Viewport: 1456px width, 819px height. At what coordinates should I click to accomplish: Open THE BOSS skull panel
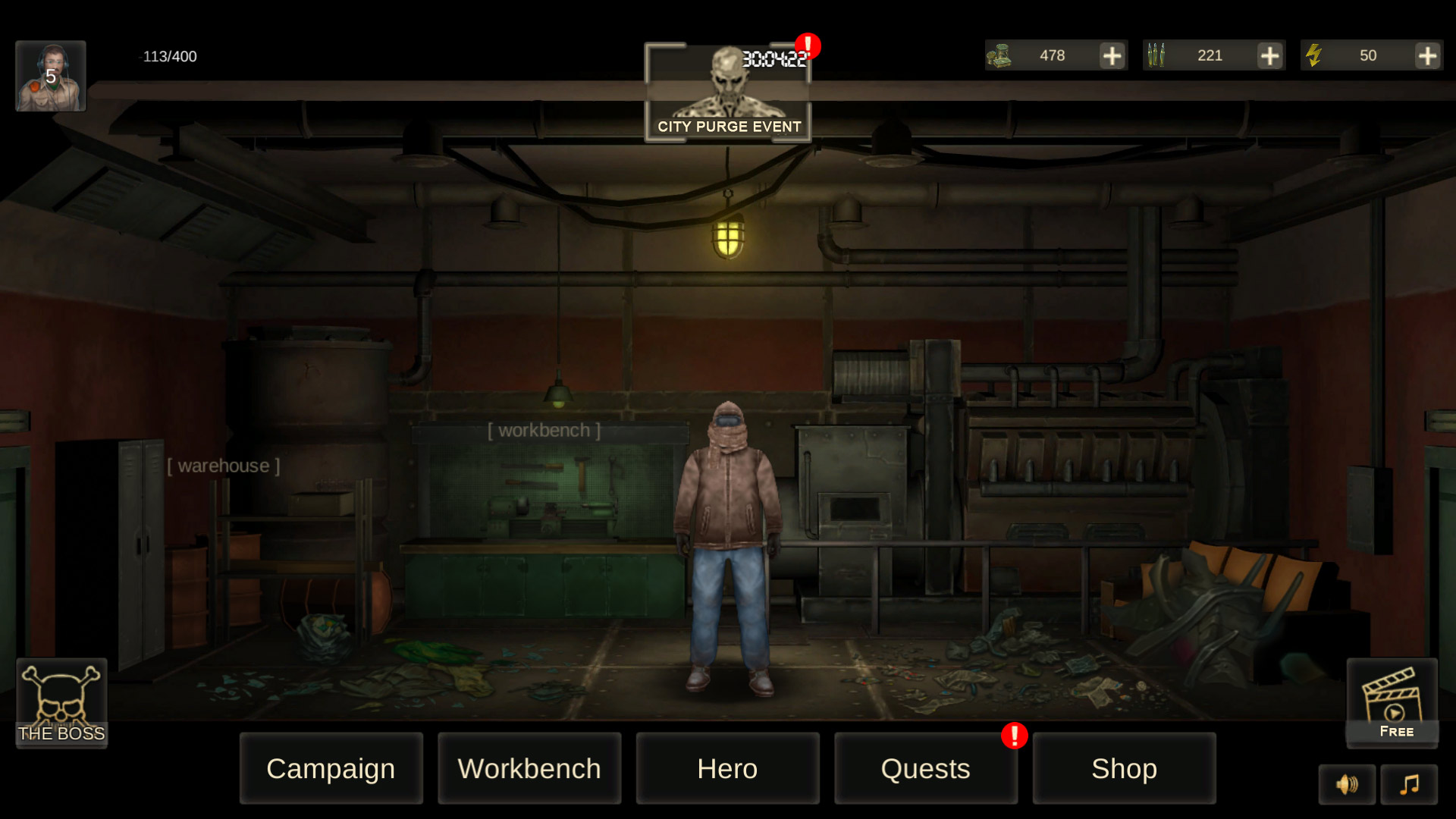61,701
